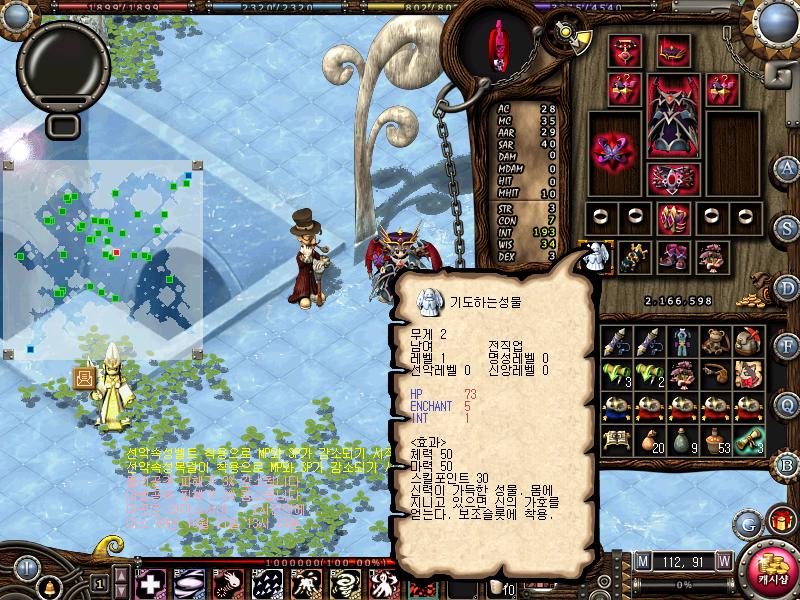Image resolution: width=800 pixels, height=600 pixels.
Task: Click the golden bell icon
Action: [47, 583]
